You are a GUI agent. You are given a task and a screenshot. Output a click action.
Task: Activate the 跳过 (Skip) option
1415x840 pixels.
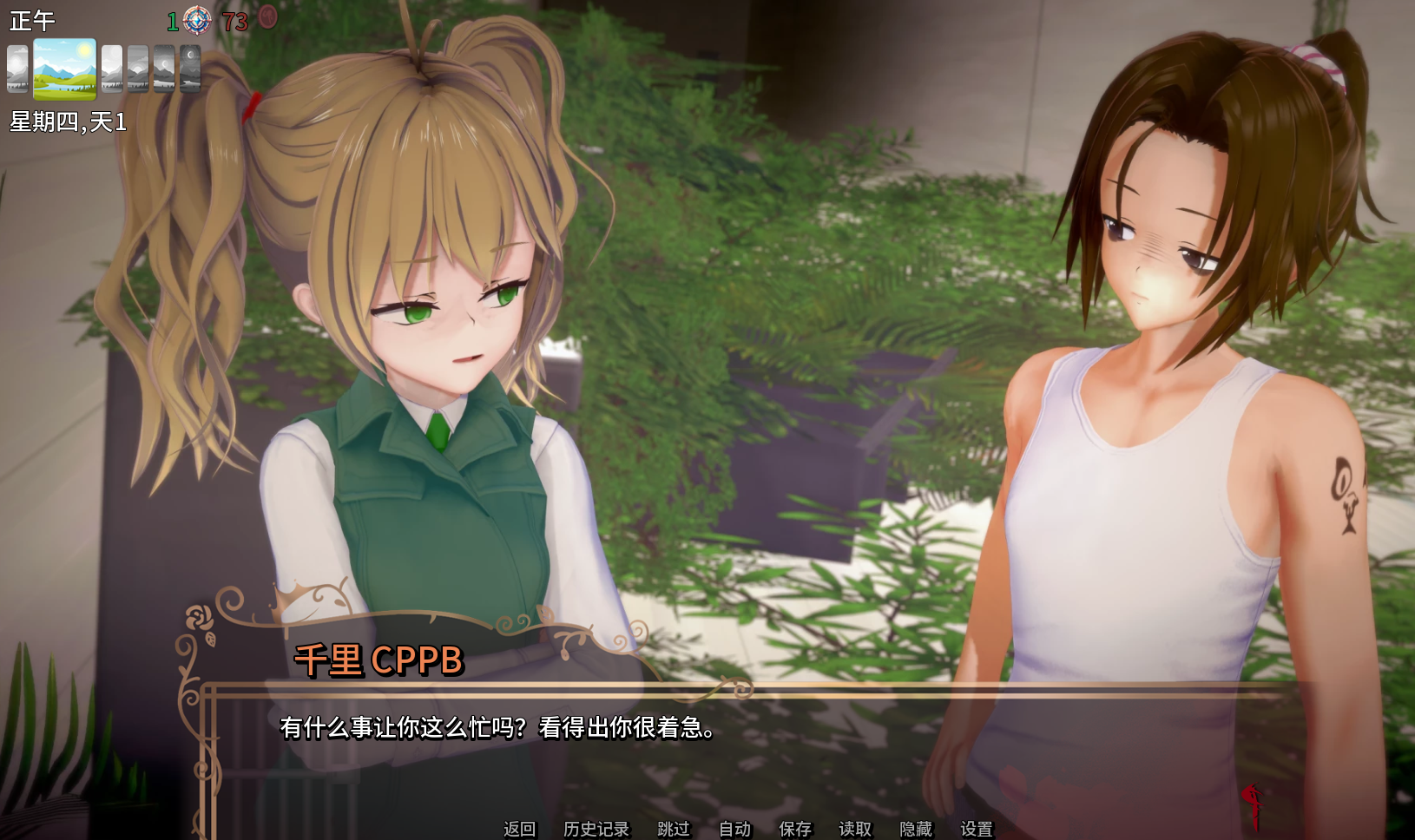[x=674, y=829]
